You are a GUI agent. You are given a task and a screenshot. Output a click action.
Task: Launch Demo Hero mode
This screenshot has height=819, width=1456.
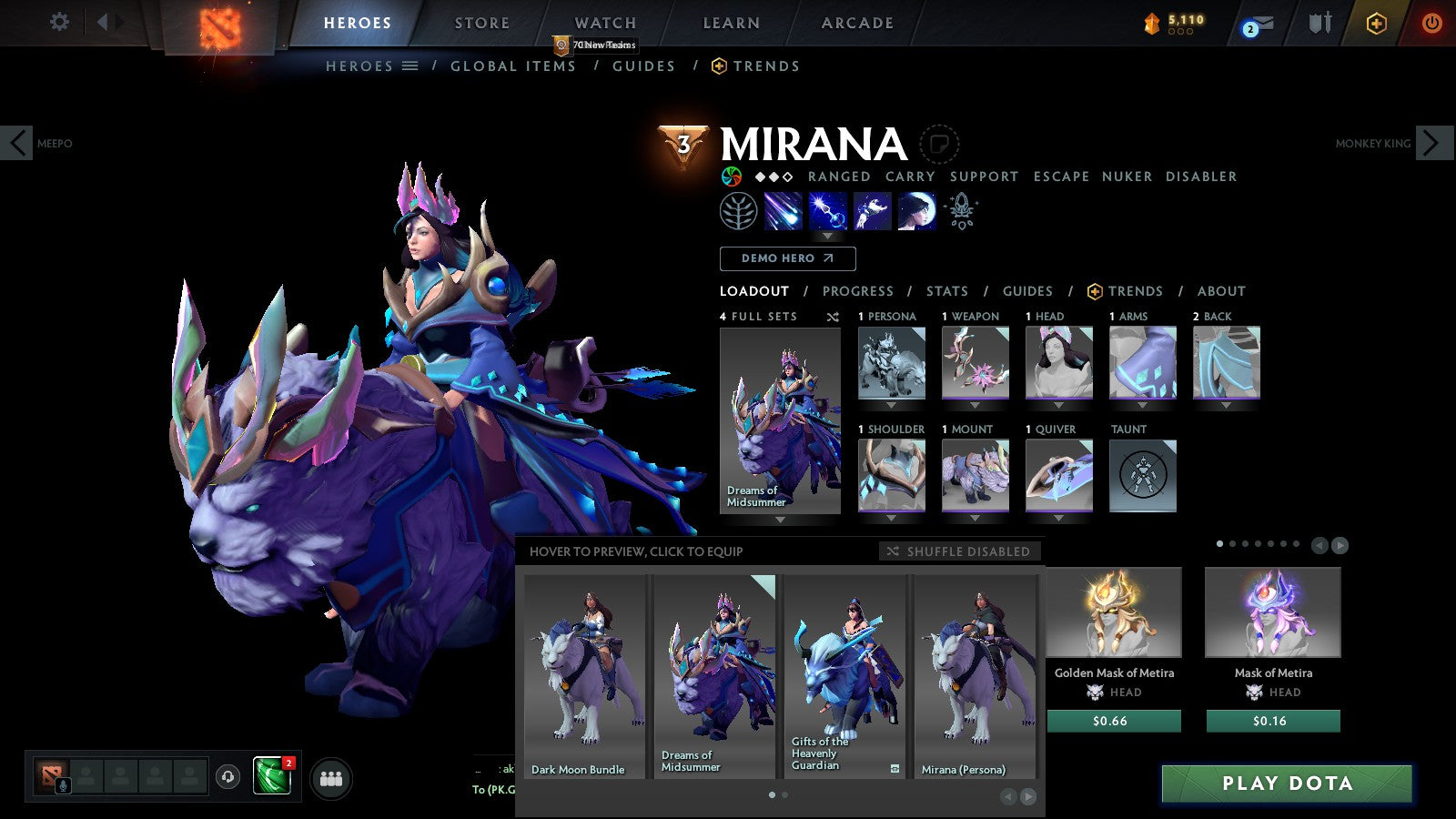point(787,258)
